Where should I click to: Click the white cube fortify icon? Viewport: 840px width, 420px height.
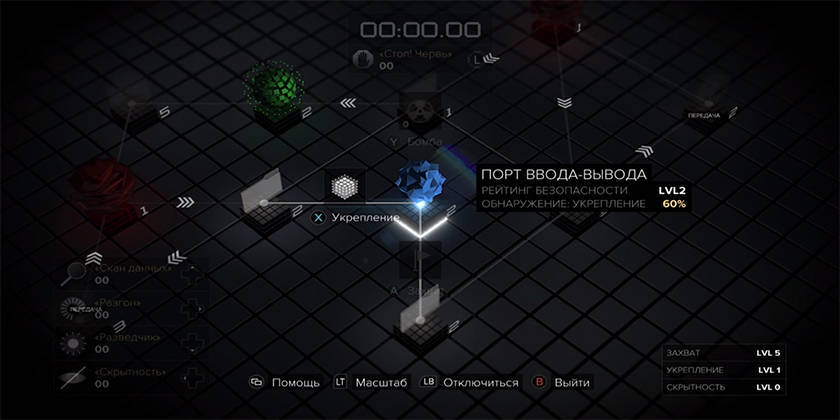pyautogui.click(x=345, y=187)
